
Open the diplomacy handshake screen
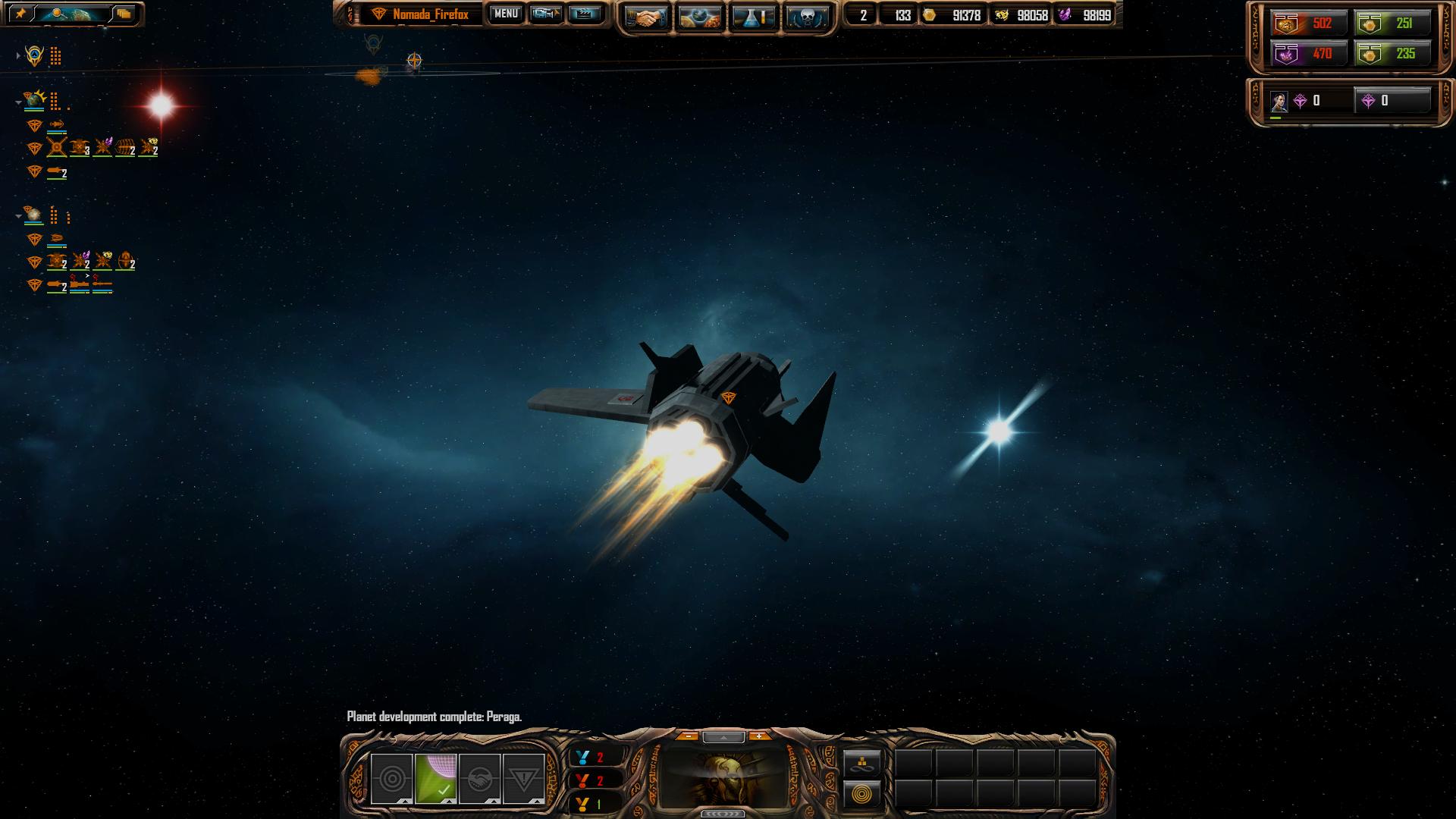click(647, 17)
